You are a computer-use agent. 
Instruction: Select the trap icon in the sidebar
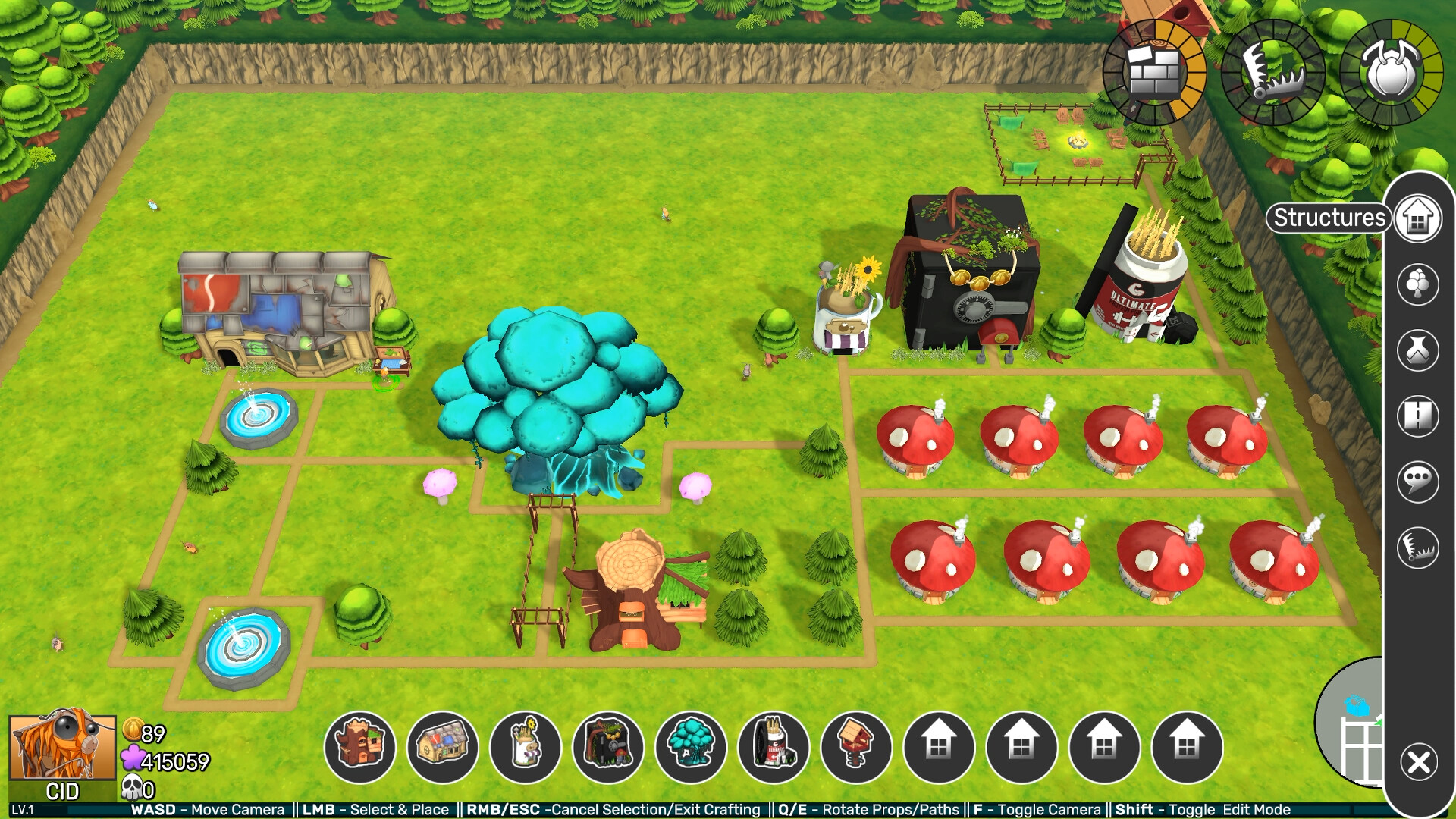[x=1417, y=544]
